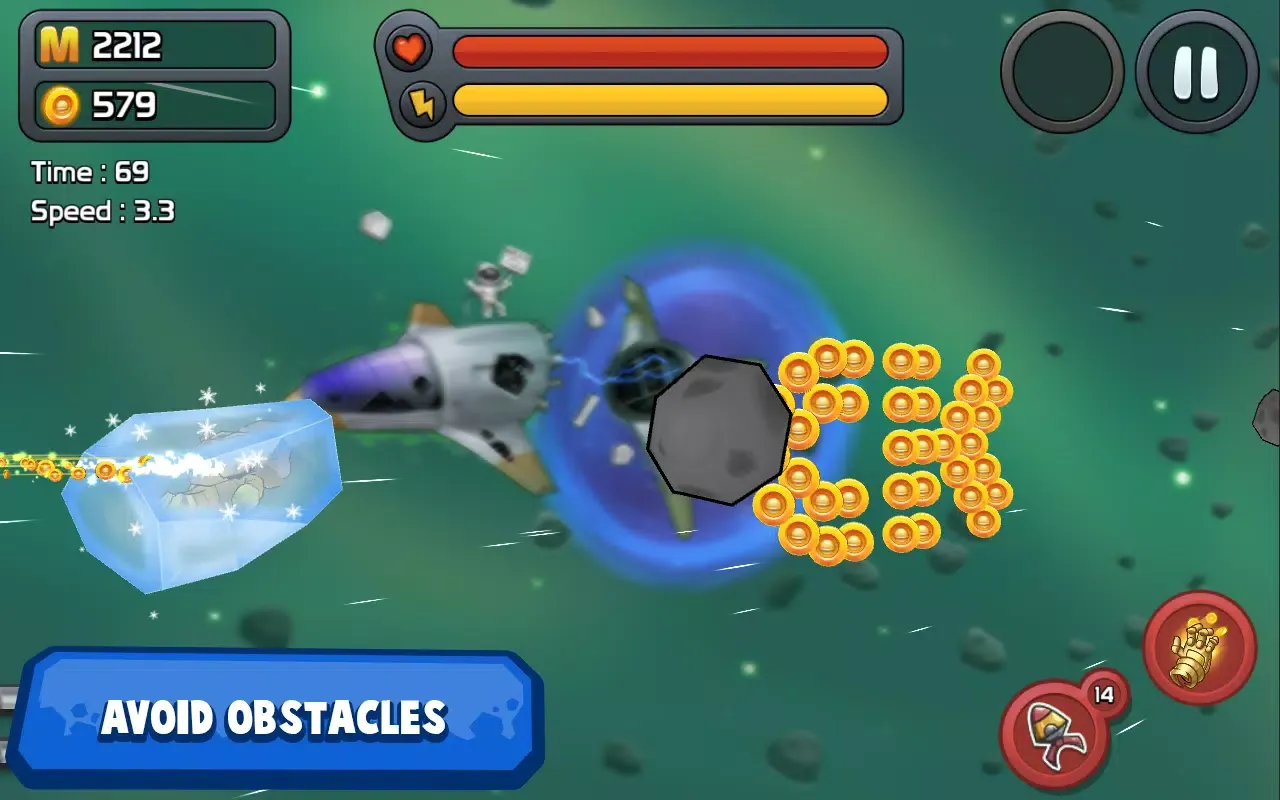The width and height of the screenshot is (1280, 800).
Task: Click the empty circular button beside pause
Action: [1062, 70]
